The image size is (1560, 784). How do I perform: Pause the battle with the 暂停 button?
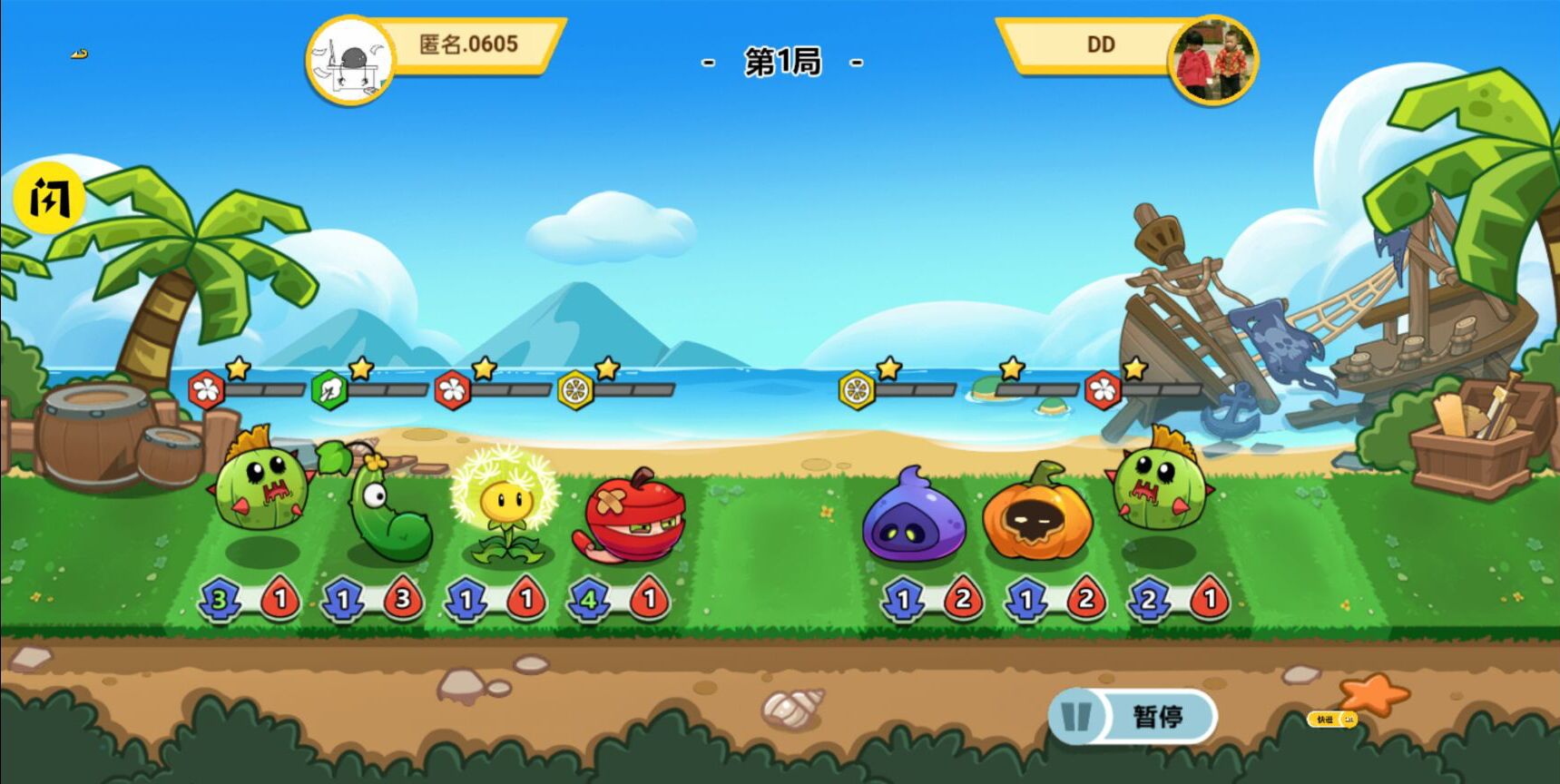click(x=1134, y=717)
